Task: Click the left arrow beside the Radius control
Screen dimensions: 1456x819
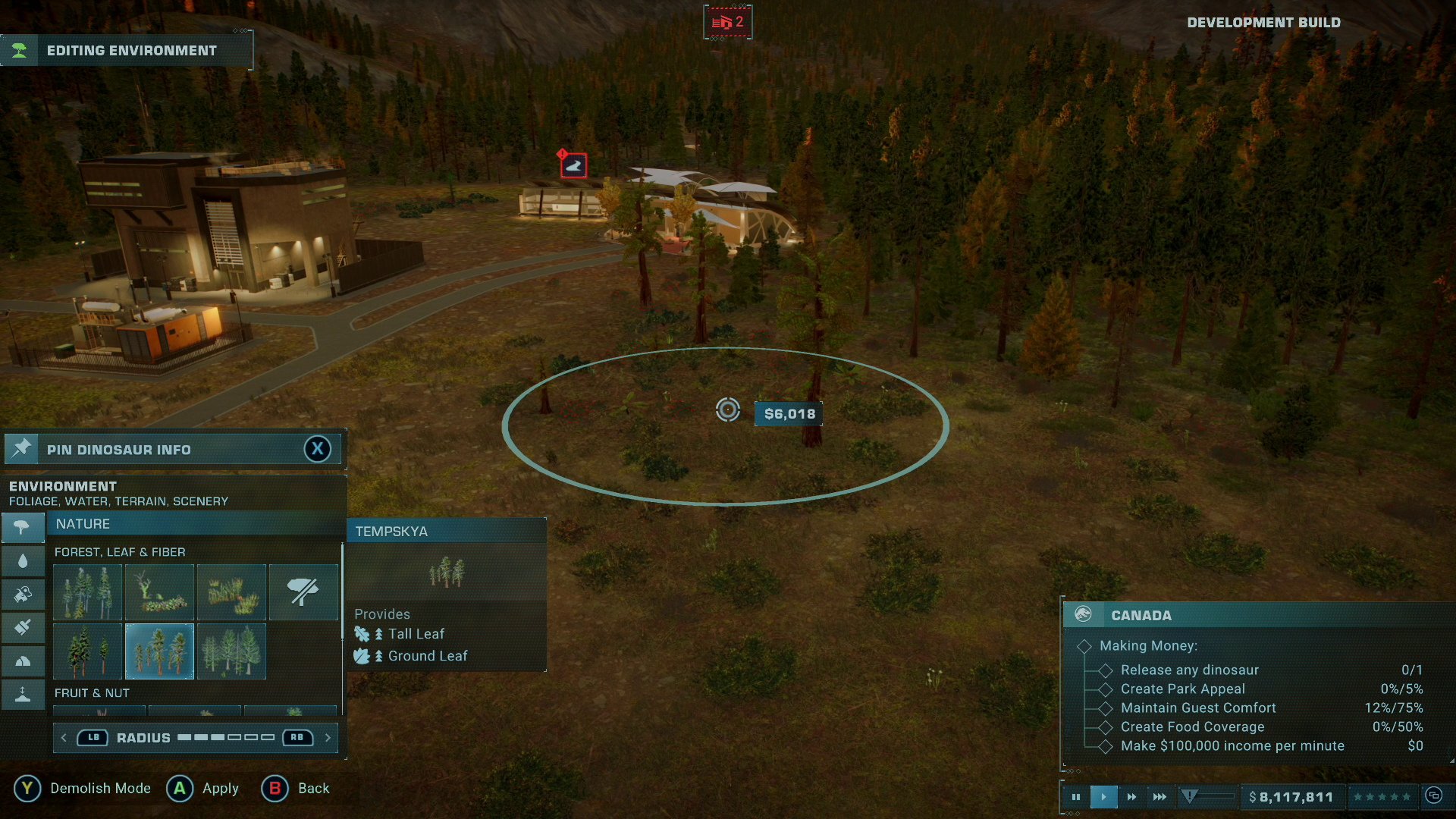Action: coord(64,737)
